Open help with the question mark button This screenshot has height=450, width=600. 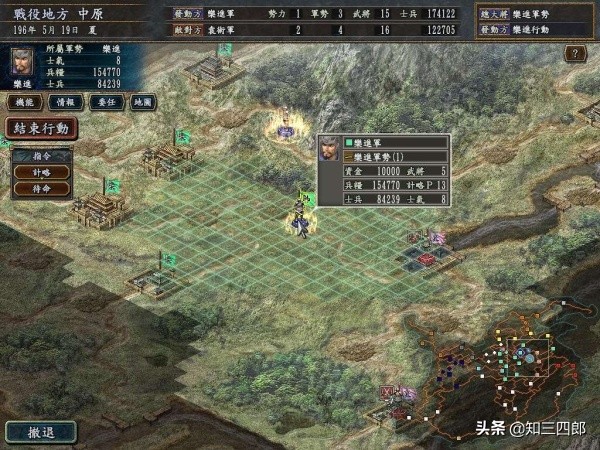(574, 53)
